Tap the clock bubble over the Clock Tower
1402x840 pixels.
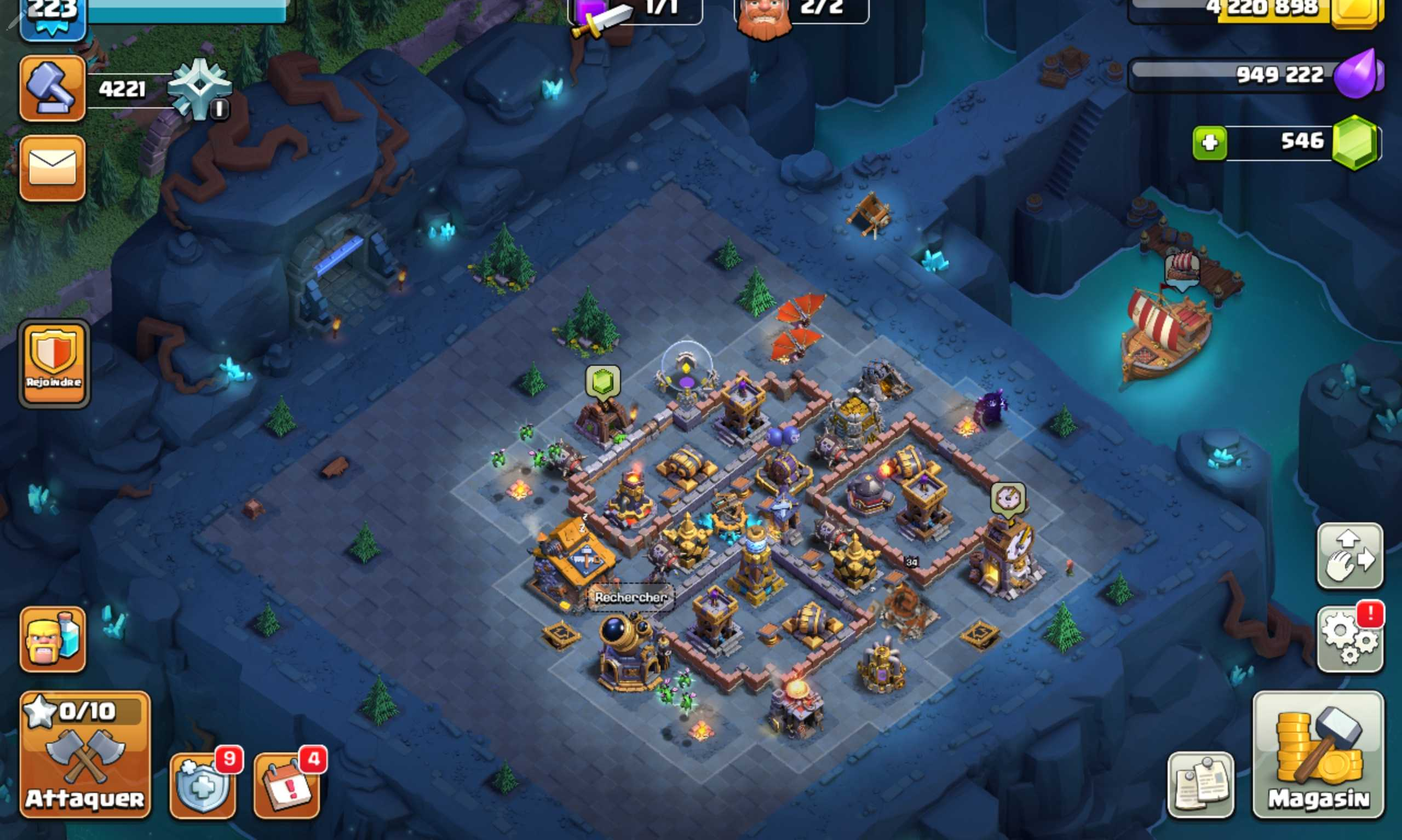click(1008, 498)
